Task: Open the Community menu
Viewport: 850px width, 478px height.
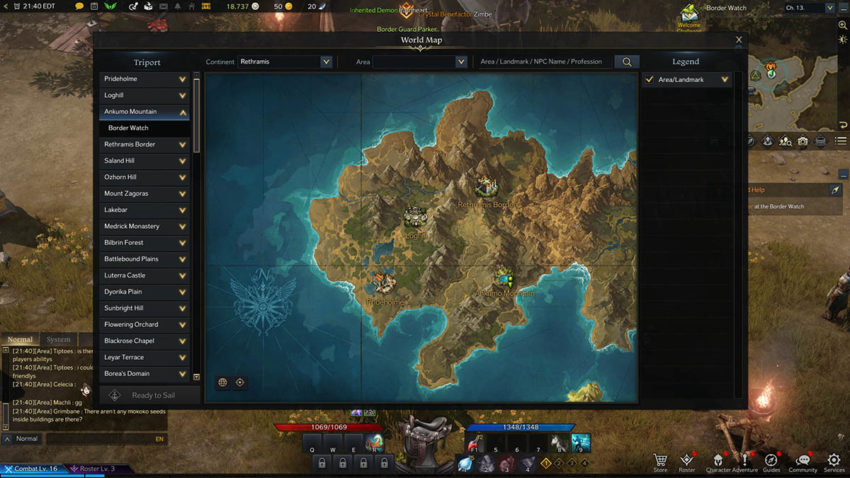Action: click(x=802, y=462)
